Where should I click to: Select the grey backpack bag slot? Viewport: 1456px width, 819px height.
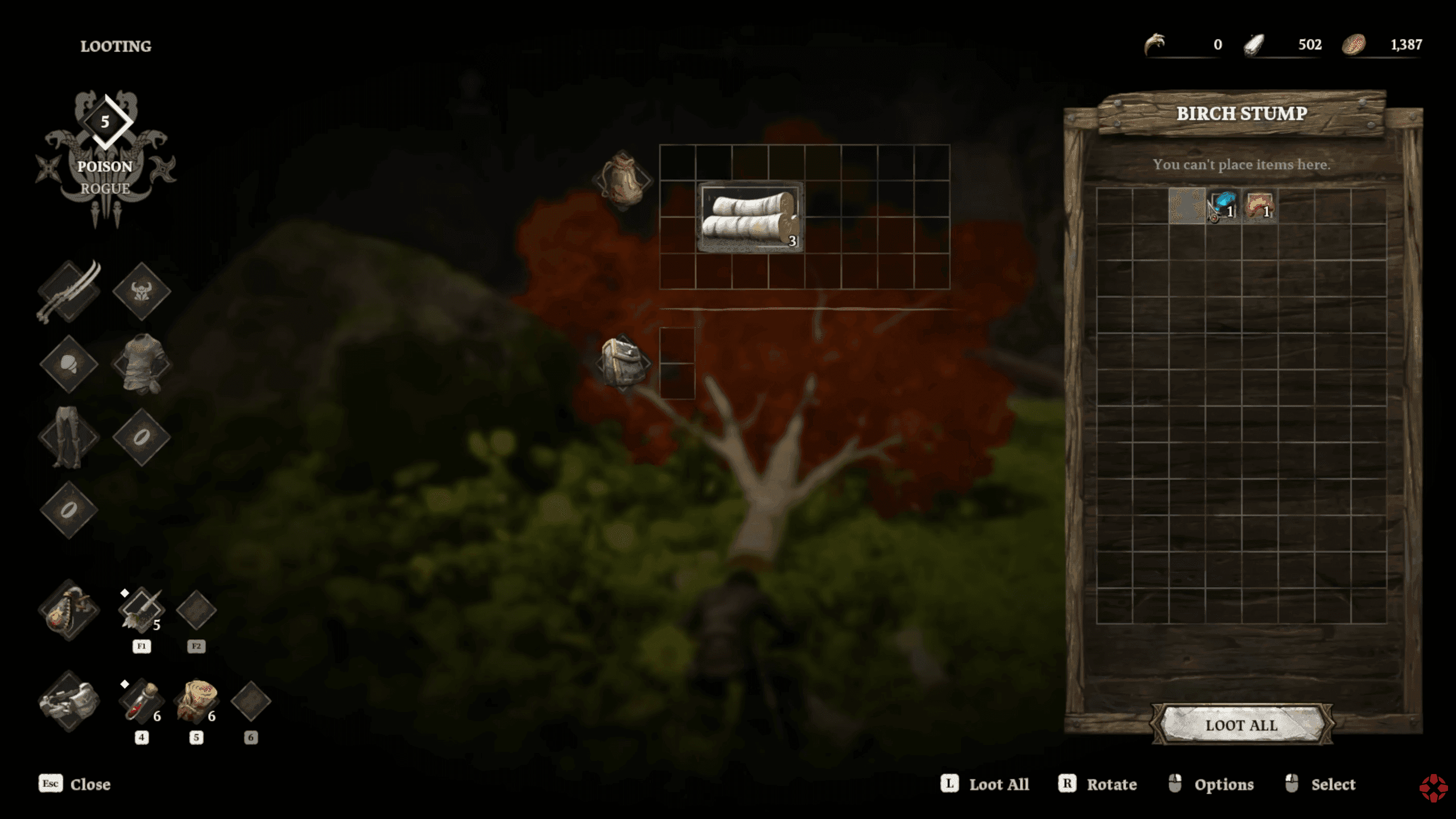[x=623, y=363]
